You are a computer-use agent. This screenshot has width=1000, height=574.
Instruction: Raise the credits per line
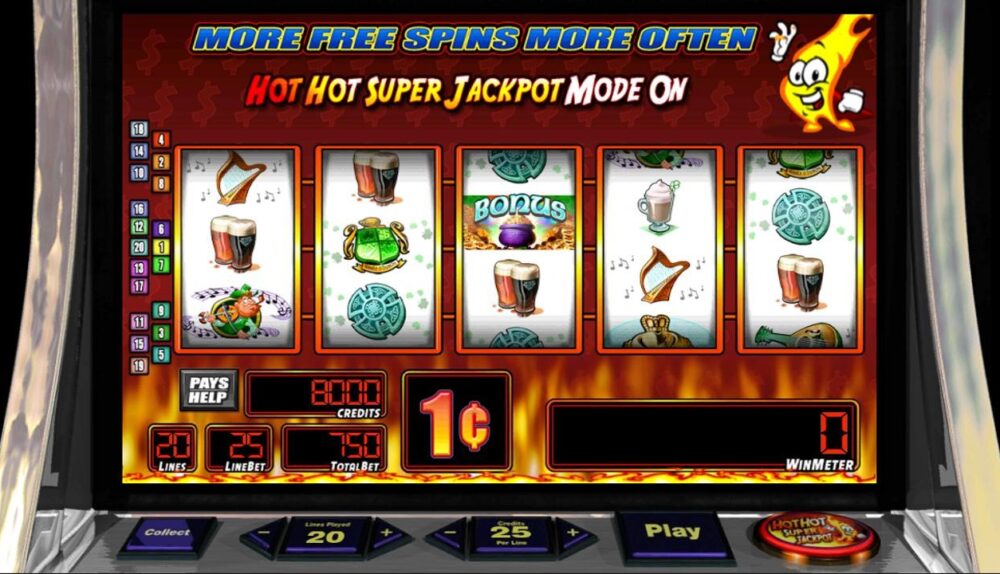575,538
